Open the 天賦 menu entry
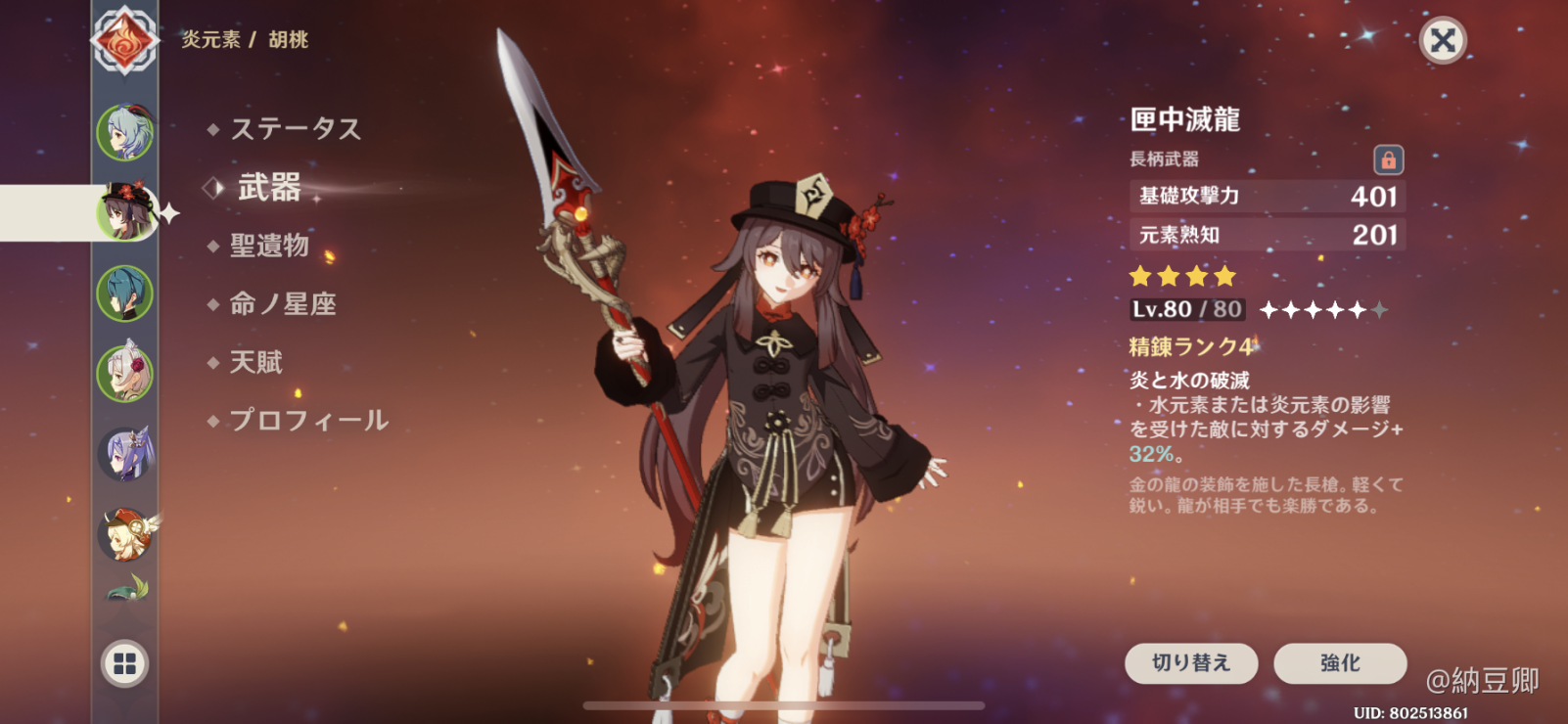Screen dimensions: 1568x724 [x=255, y=363]
